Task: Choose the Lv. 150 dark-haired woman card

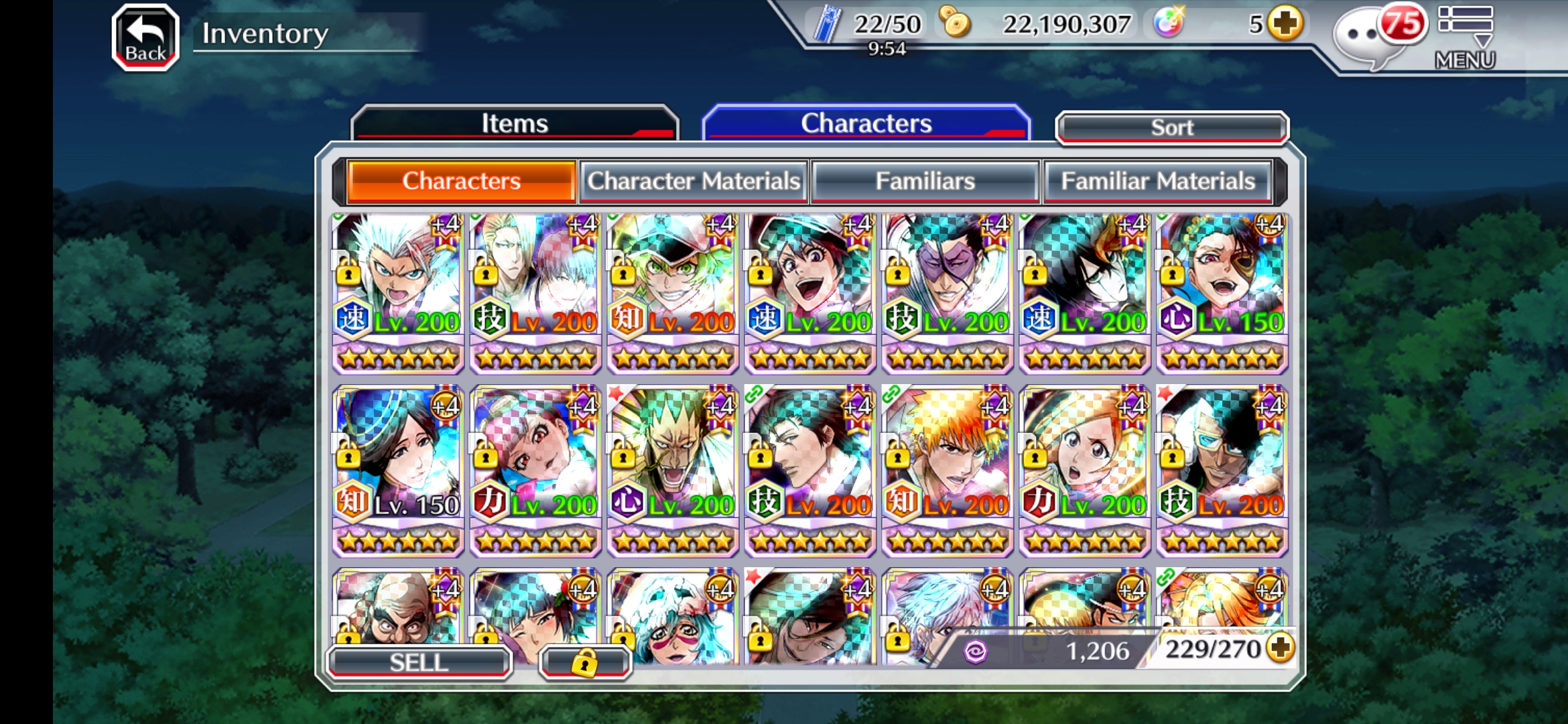Action: 399,470
